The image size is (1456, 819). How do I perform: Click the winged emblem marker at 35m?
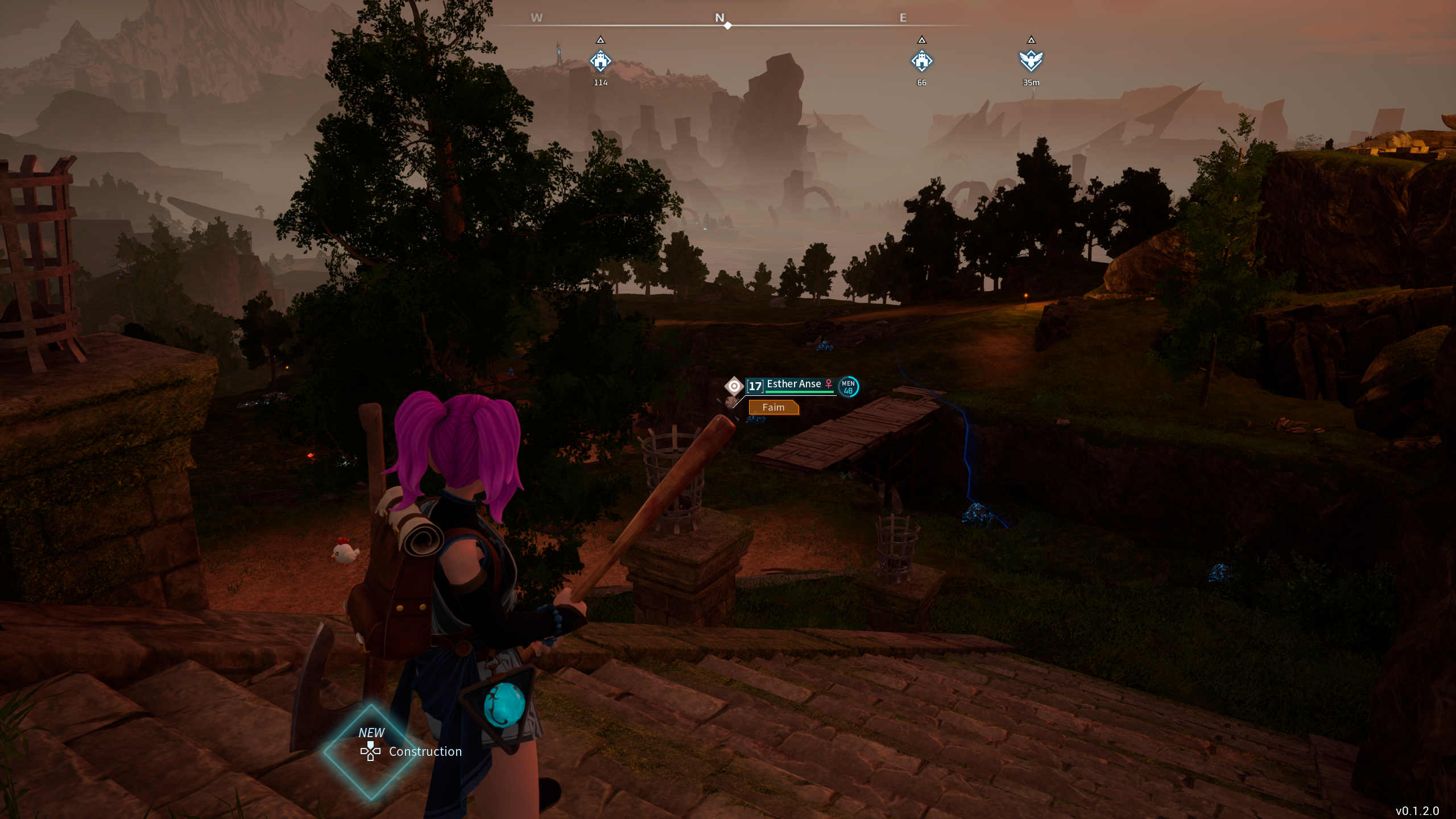click(x=1031, y=61)
